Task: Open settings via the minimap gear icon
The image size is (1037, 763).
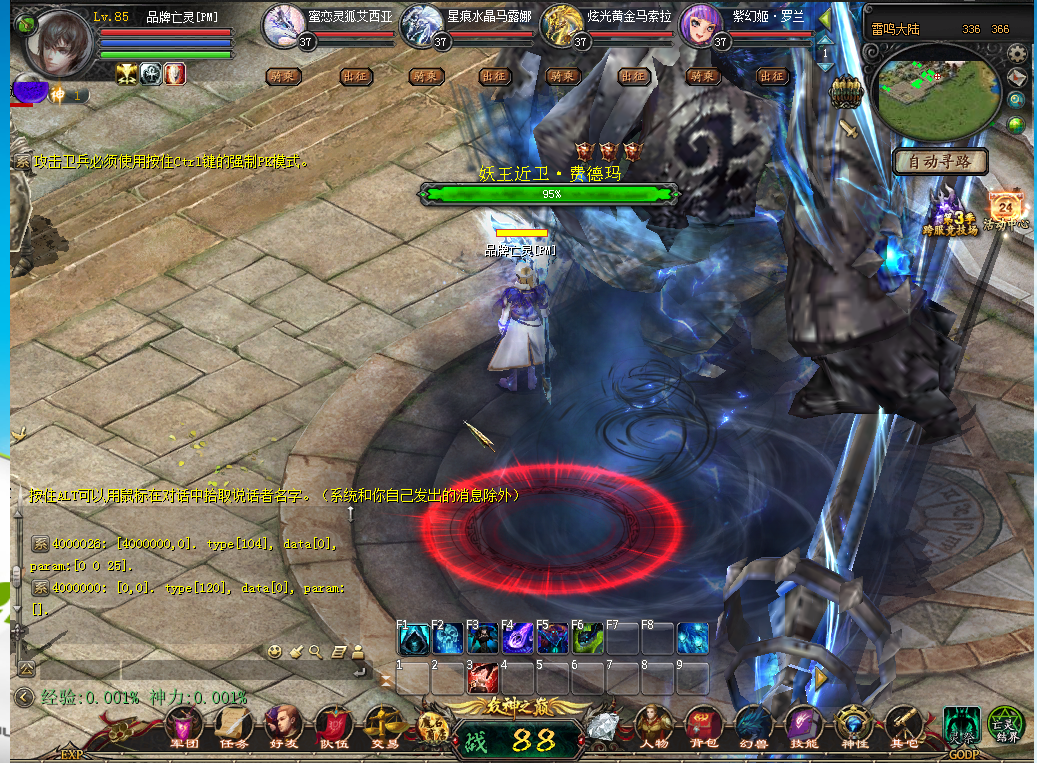Action: (x=1017, y=55)
